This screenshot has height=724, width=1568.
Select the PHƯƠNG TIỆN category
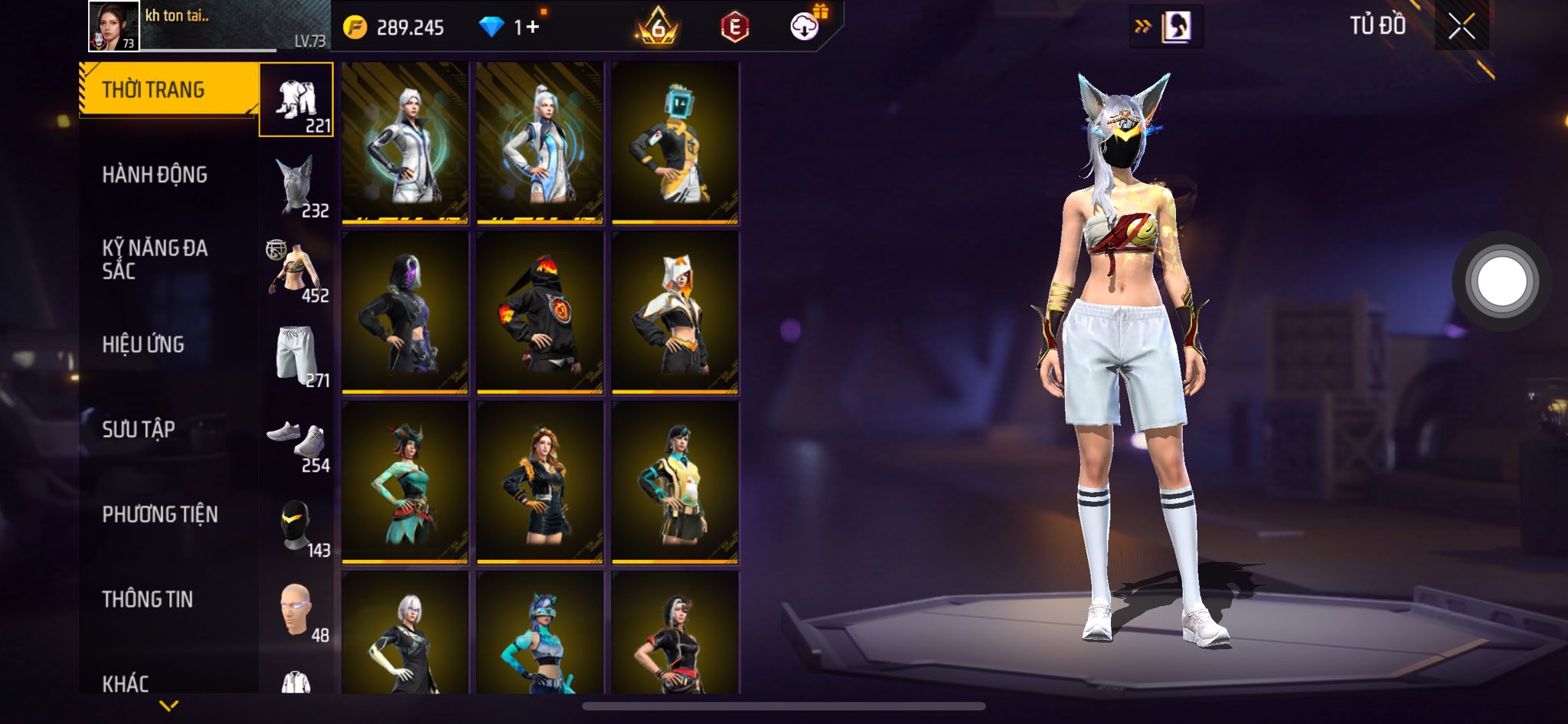tap(160, 514)
